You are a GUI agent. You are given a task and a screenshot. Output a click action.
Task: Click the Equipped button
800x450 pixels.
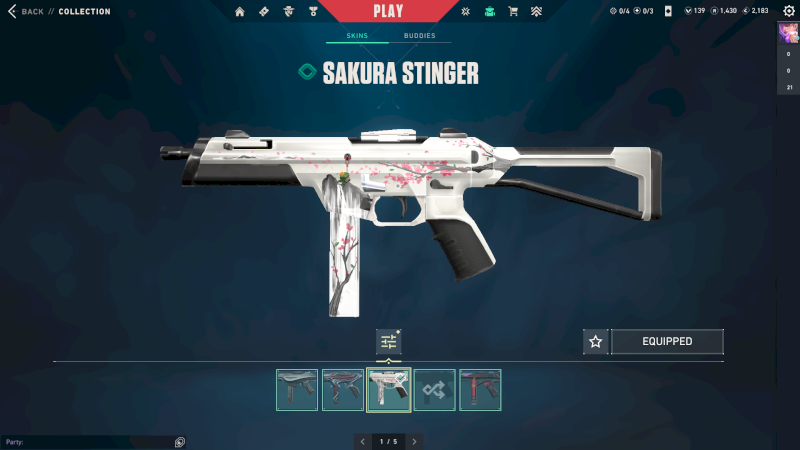tap(667, 342)
